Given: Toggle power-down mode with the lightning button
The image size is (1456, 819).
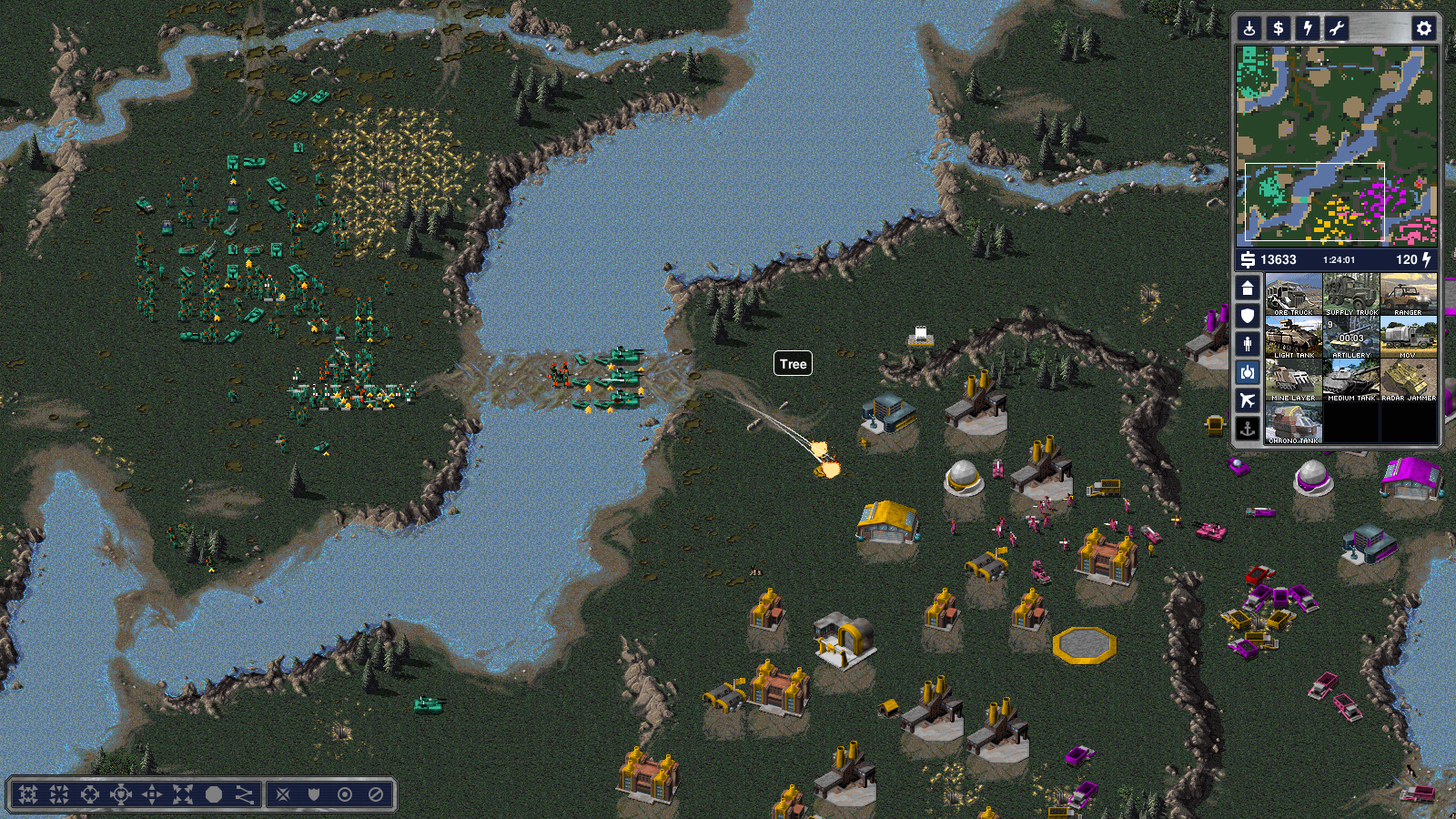Looking at the screenshot, I should click(1308, 28).
